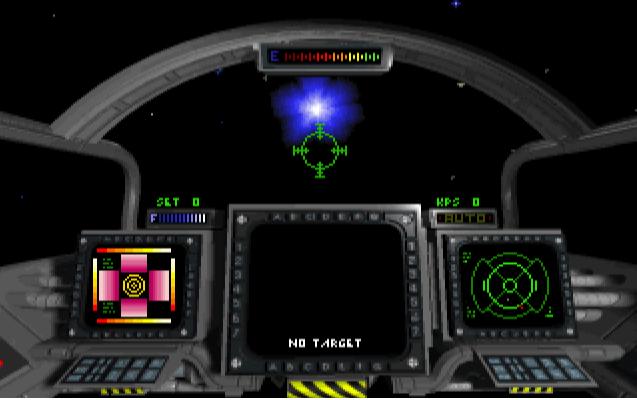This screenshot has width=637, height=400.
Task: Click the shield and armor status display
Action: click(x=133, y=285)
